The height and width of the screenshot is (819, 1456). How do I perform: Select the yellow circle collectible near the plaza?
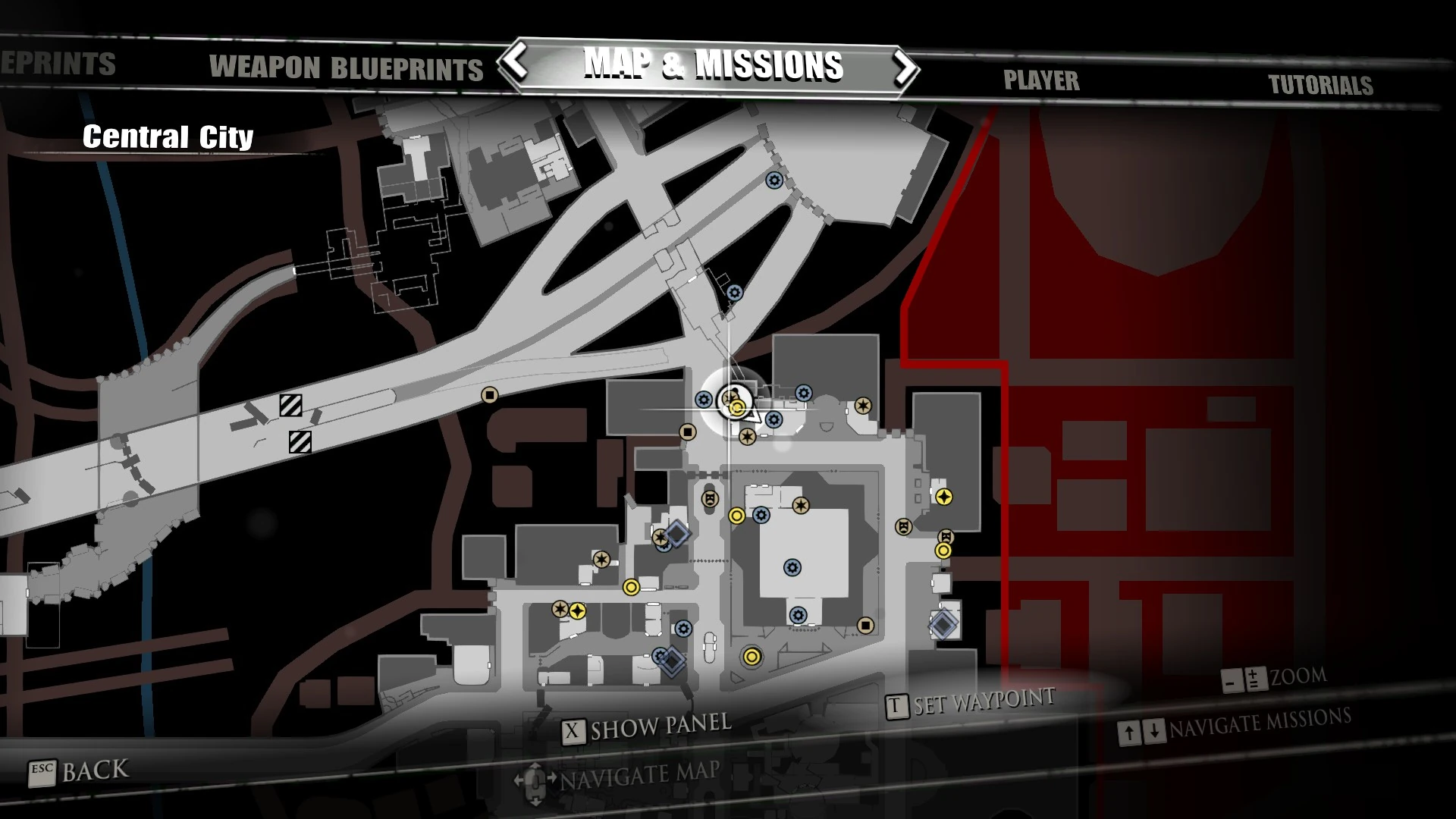click(735, 517)
